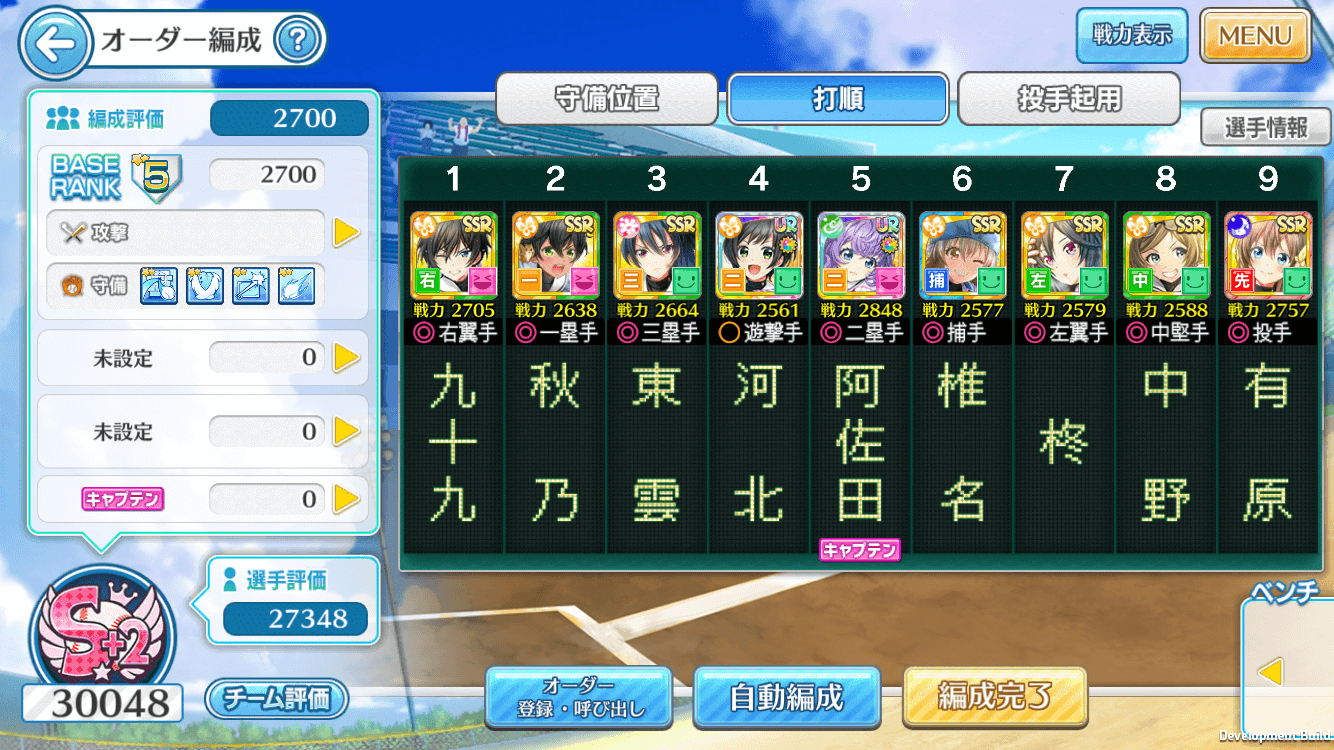Image resolution: width=1334 pixels, height=750 pixels.
Task: Open the MENU button
Action: click(x=1255, y=36)
